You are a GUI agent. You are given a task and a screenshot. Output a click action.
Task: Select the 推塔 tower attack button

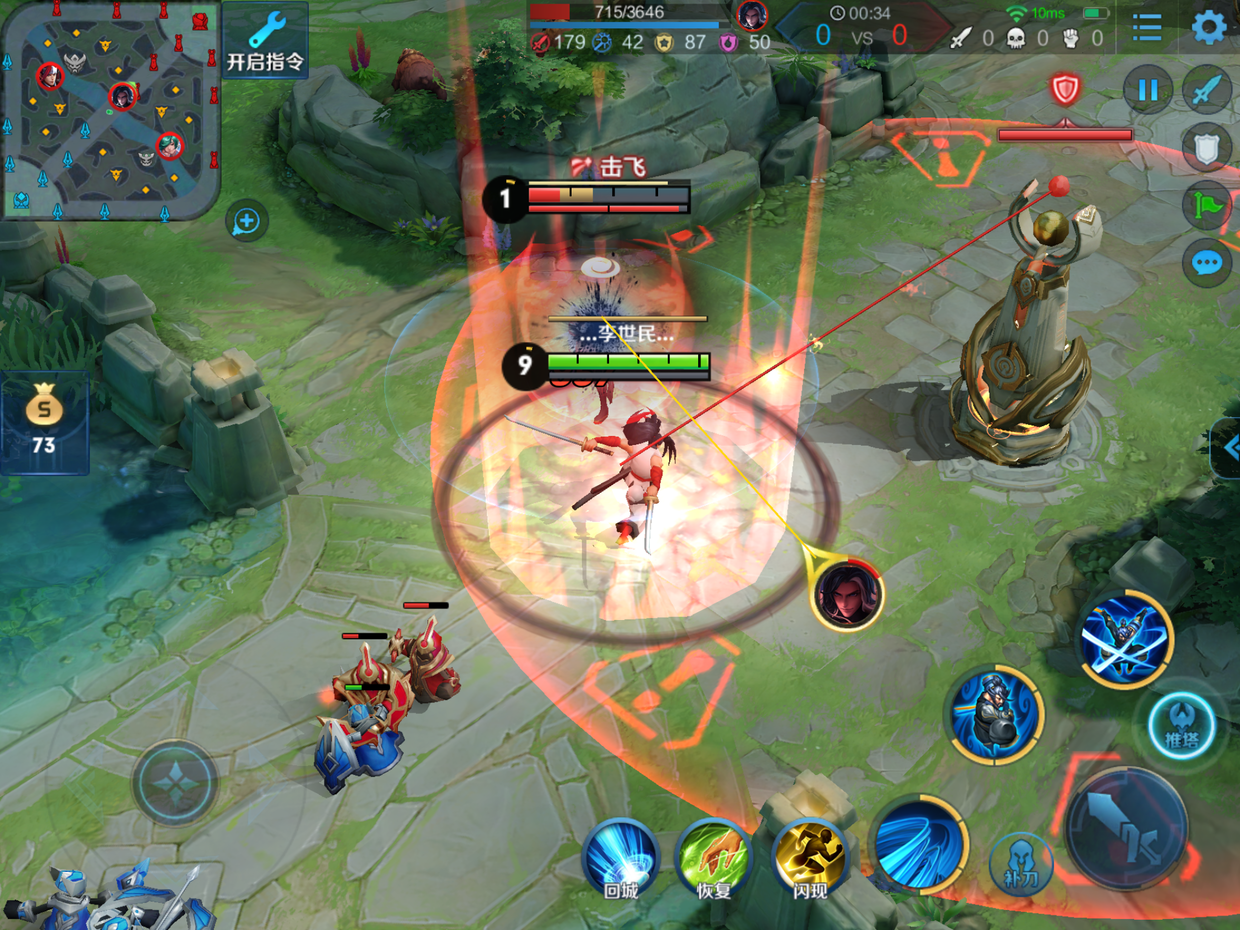[1181, 725]
